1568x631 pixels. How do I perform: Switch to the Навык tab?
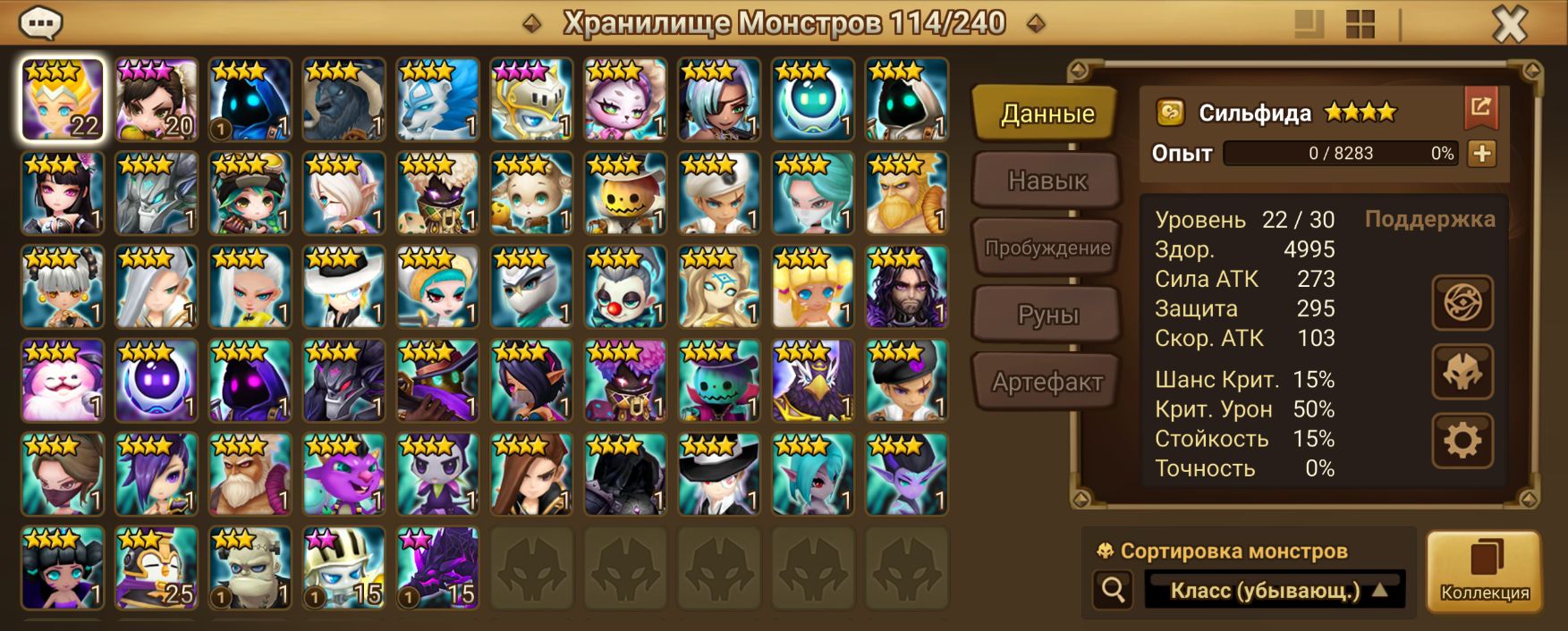click(x=1047, y=181)
